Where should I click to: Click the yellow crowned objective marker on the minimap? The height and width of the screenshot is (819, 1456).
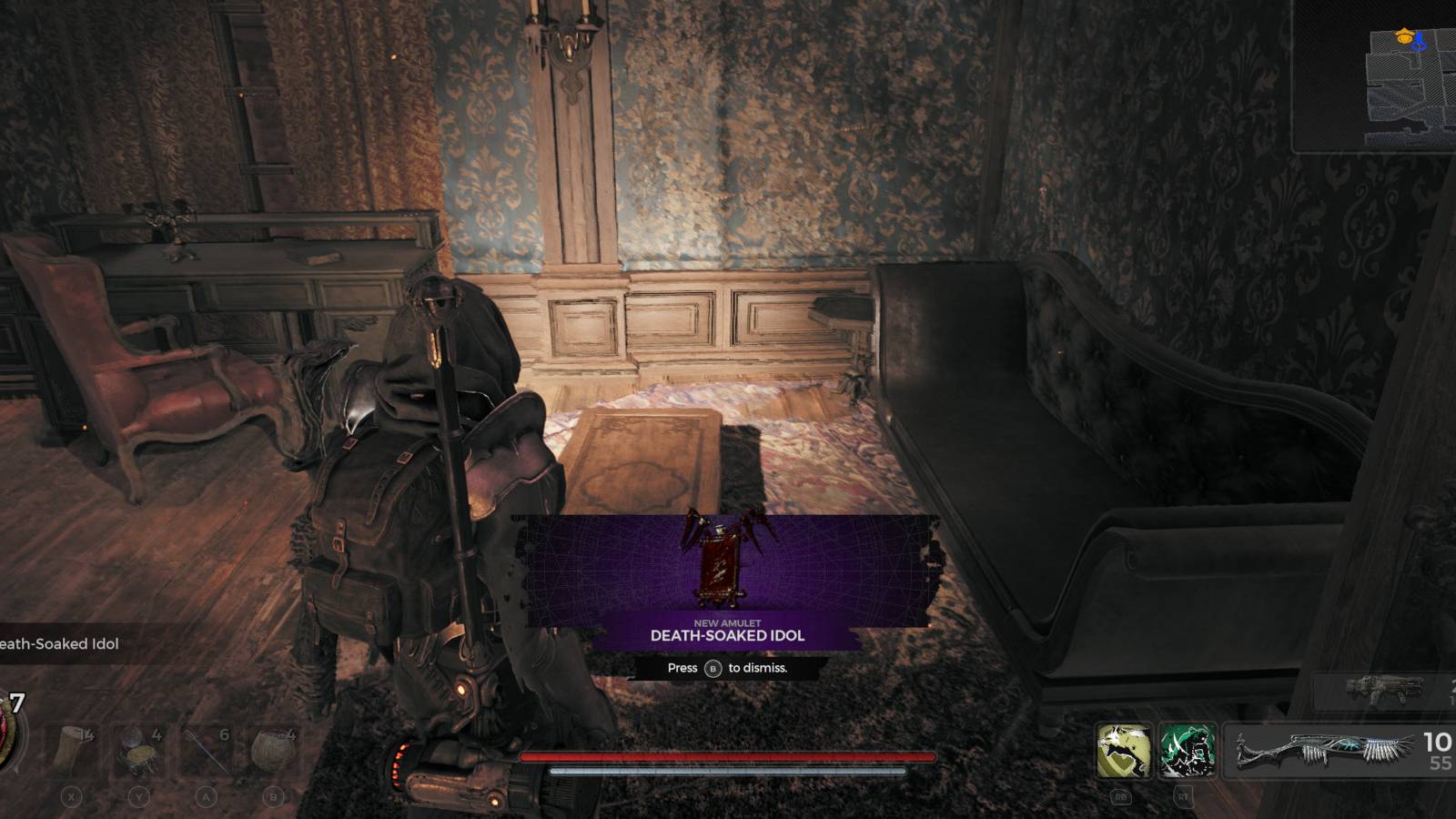(x=1404, y=38)
